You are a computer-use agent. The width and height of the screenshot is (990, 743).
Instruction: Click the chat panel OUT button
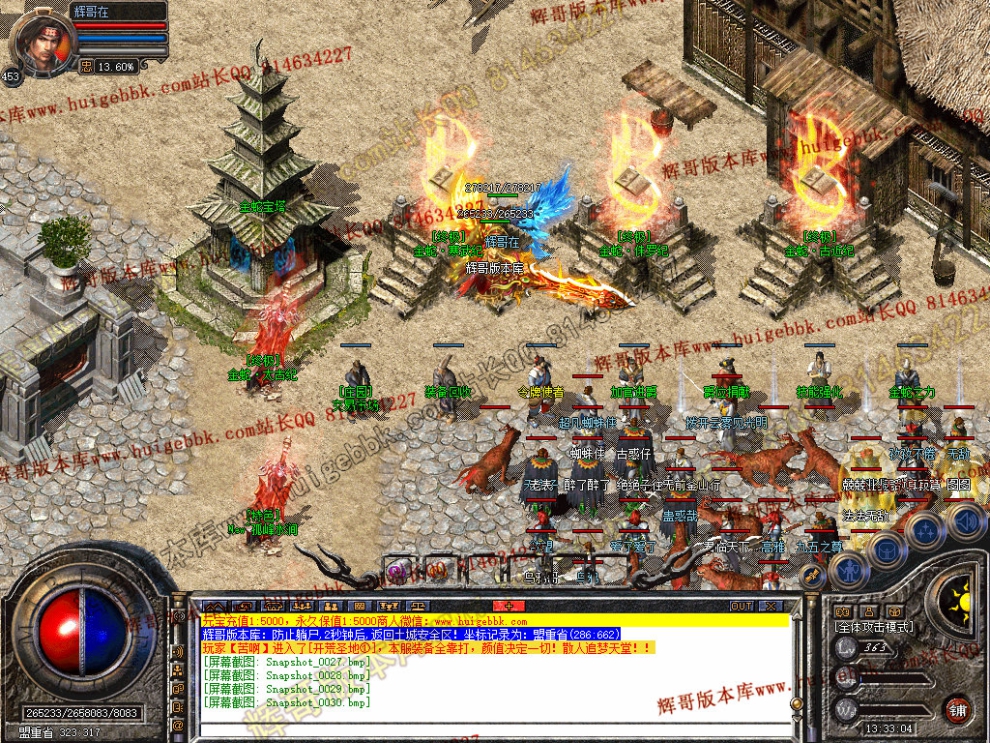tap(740, 606)
